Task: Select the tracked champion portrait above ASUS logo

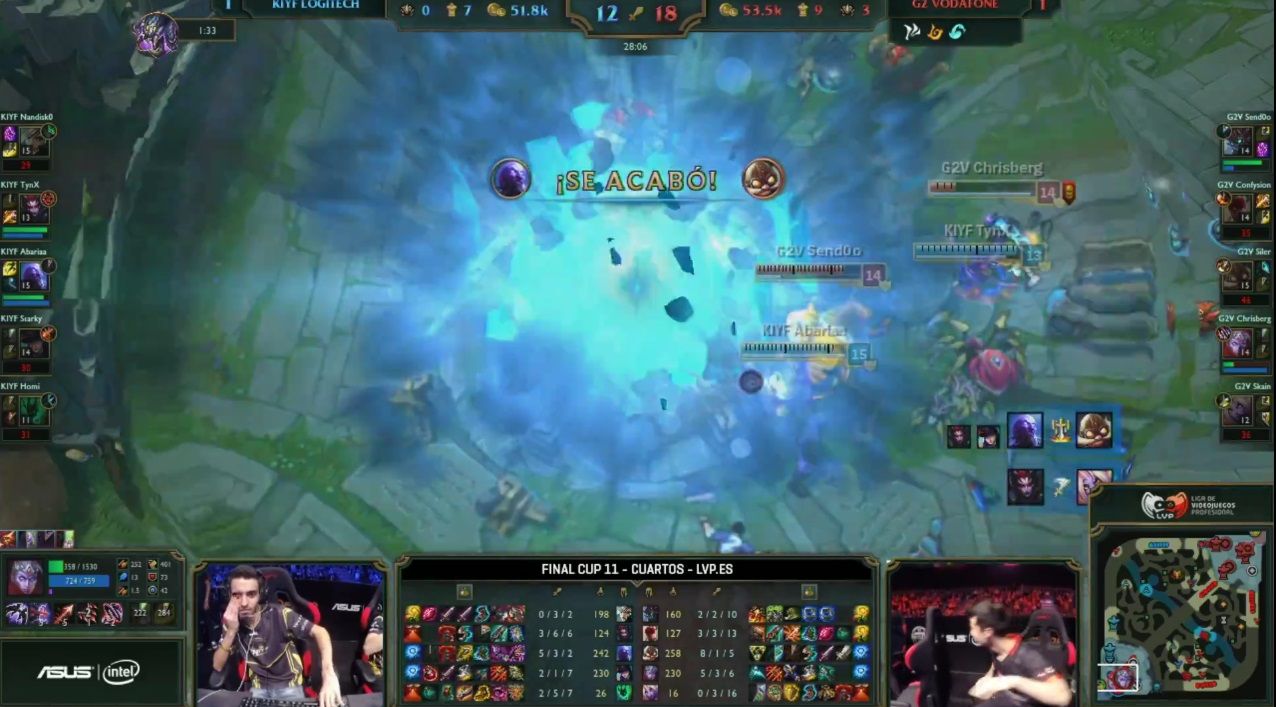Action: [27, 577]
